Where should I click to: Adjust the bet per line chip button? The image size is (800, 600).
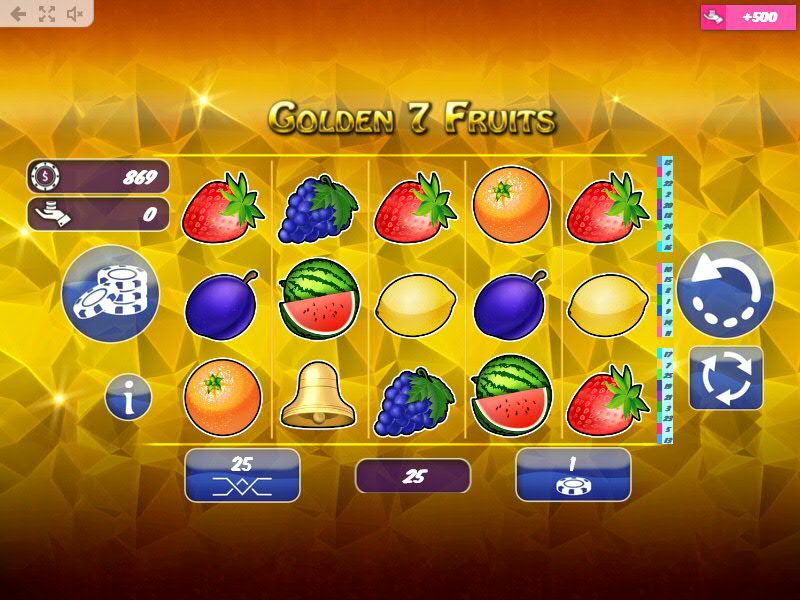[573, 475]
